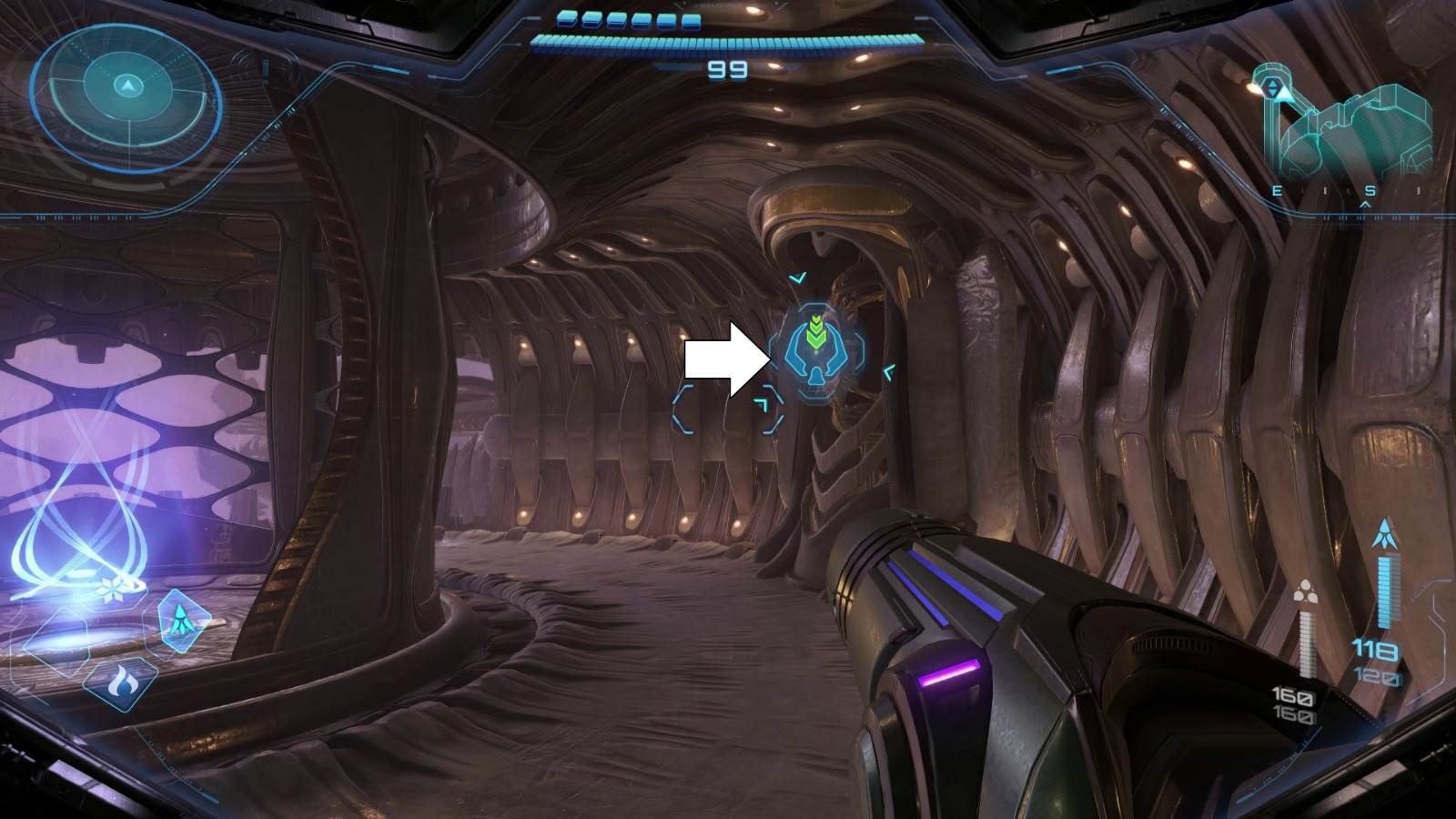This screenshot has width=1456, height=819.
Task: Click the white triangular bomb icon above the 160 gauge
Action: coord(1304,591)
